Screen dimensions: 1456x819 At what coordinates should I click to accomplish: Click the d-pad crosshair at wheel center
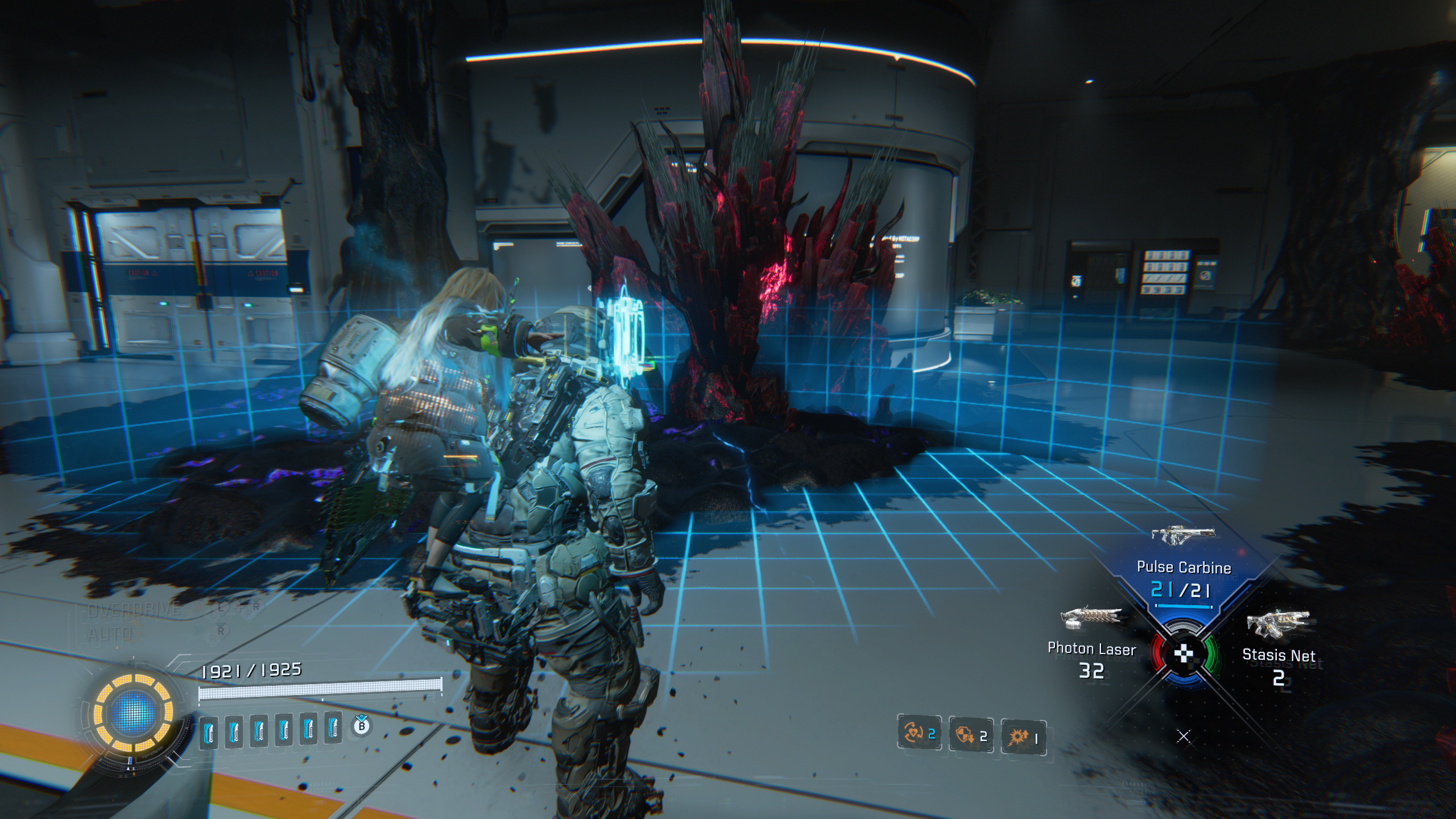[1183, 653]
